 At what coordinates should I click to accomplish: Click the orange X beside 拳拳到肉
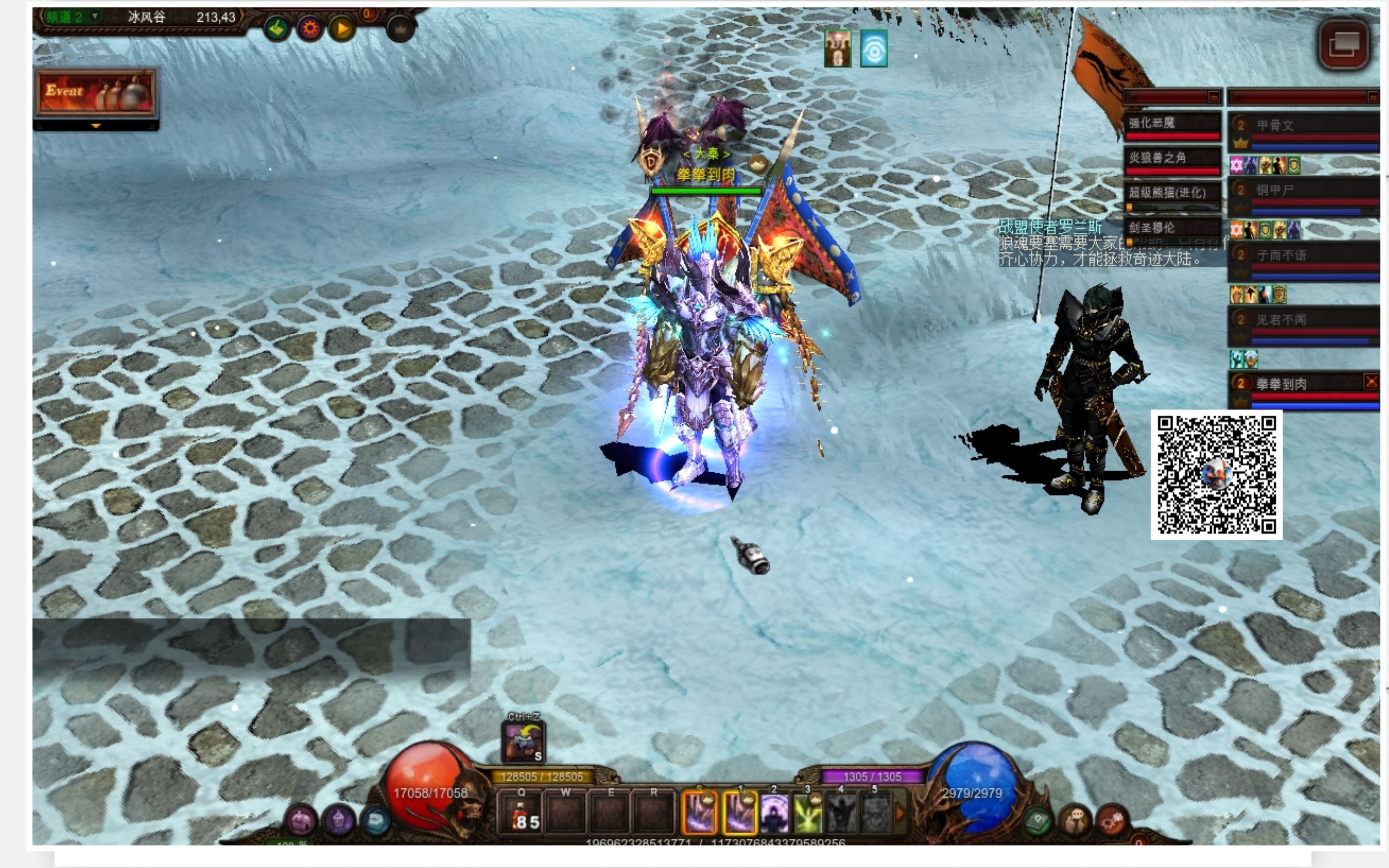point(1371,381)
